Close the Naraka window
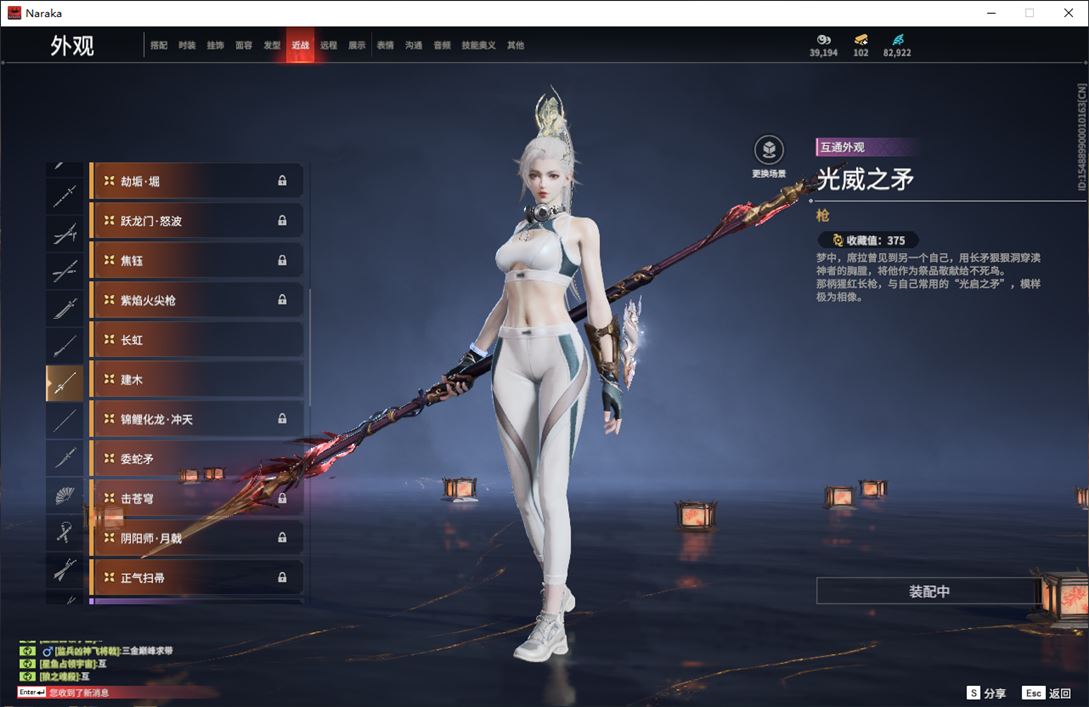The width and height of the screenshot is (1089, 707). (x=1066, y=13)
